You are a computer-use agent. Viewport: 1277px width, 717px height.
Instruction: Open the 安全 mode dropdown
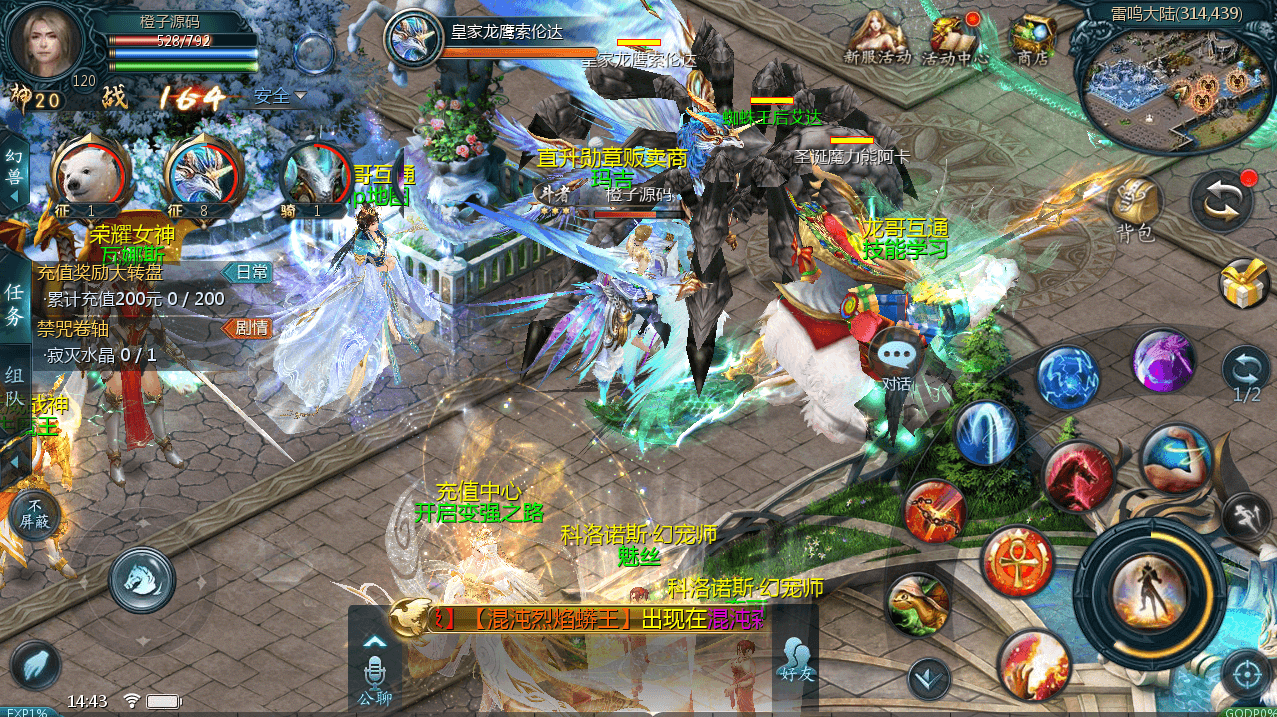click(279, 97)
